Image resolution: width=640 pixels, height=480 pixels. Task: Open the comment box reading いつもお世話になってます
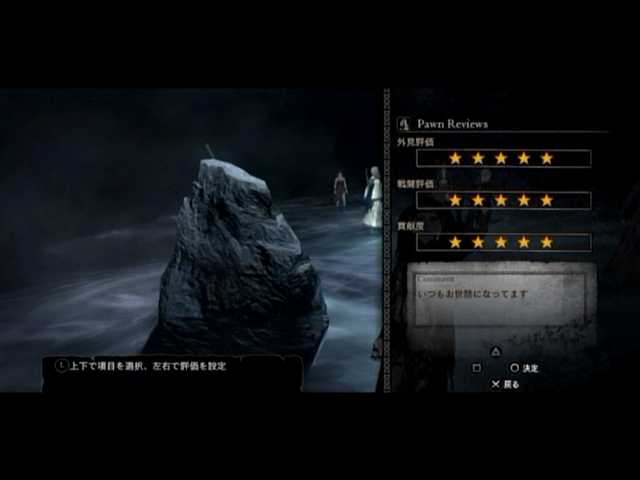(x=503, y=297)
